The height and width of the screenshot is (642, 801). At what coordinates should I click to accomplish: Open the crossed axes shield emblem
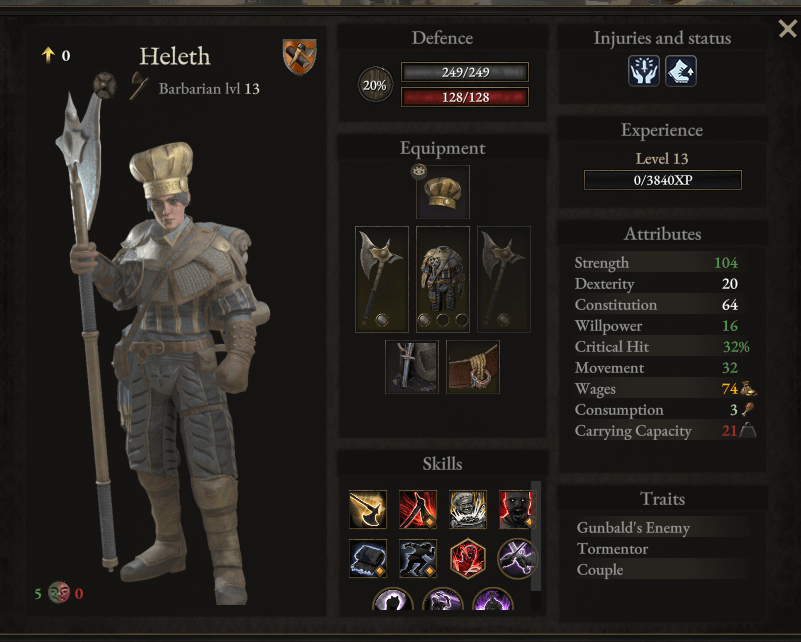299,56
